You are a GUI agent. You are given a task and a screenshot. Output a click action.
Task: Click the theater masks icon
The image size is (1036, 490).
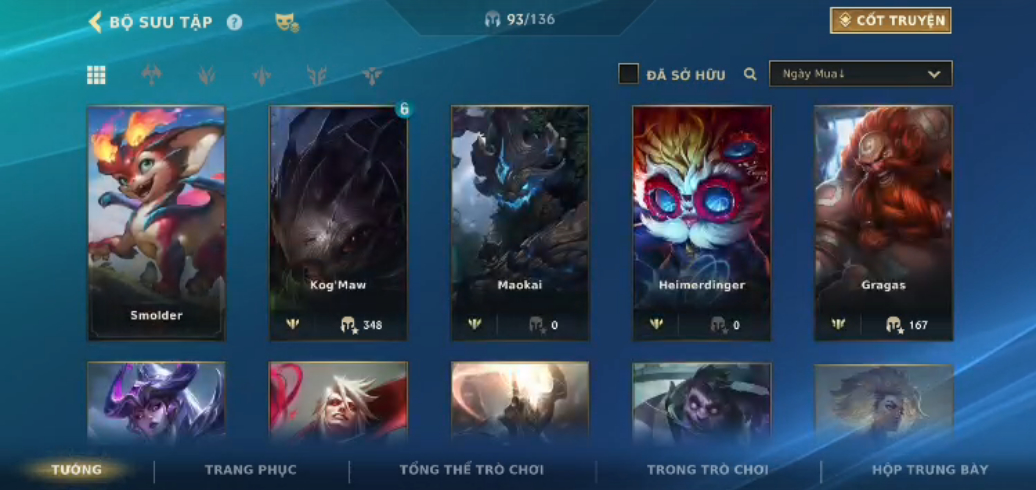click(286, 22)
